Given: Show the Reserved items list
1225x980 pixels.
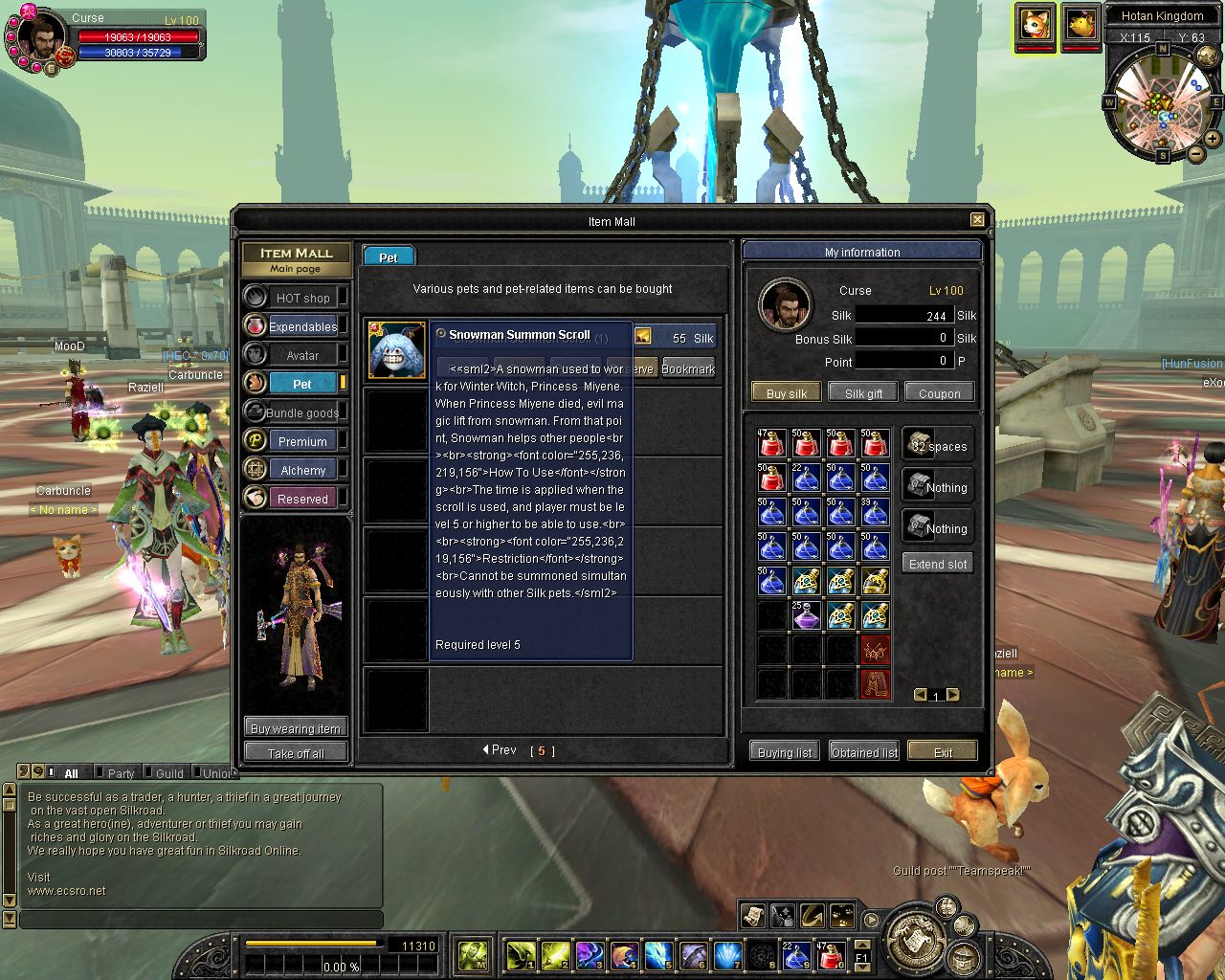Looking at the screenshot, I should 301,499.
